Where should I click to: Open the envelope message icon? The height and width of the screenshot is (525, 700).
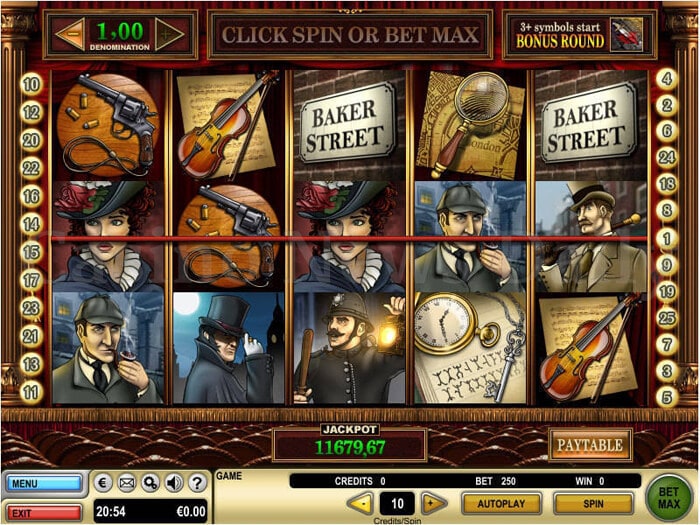126,484
